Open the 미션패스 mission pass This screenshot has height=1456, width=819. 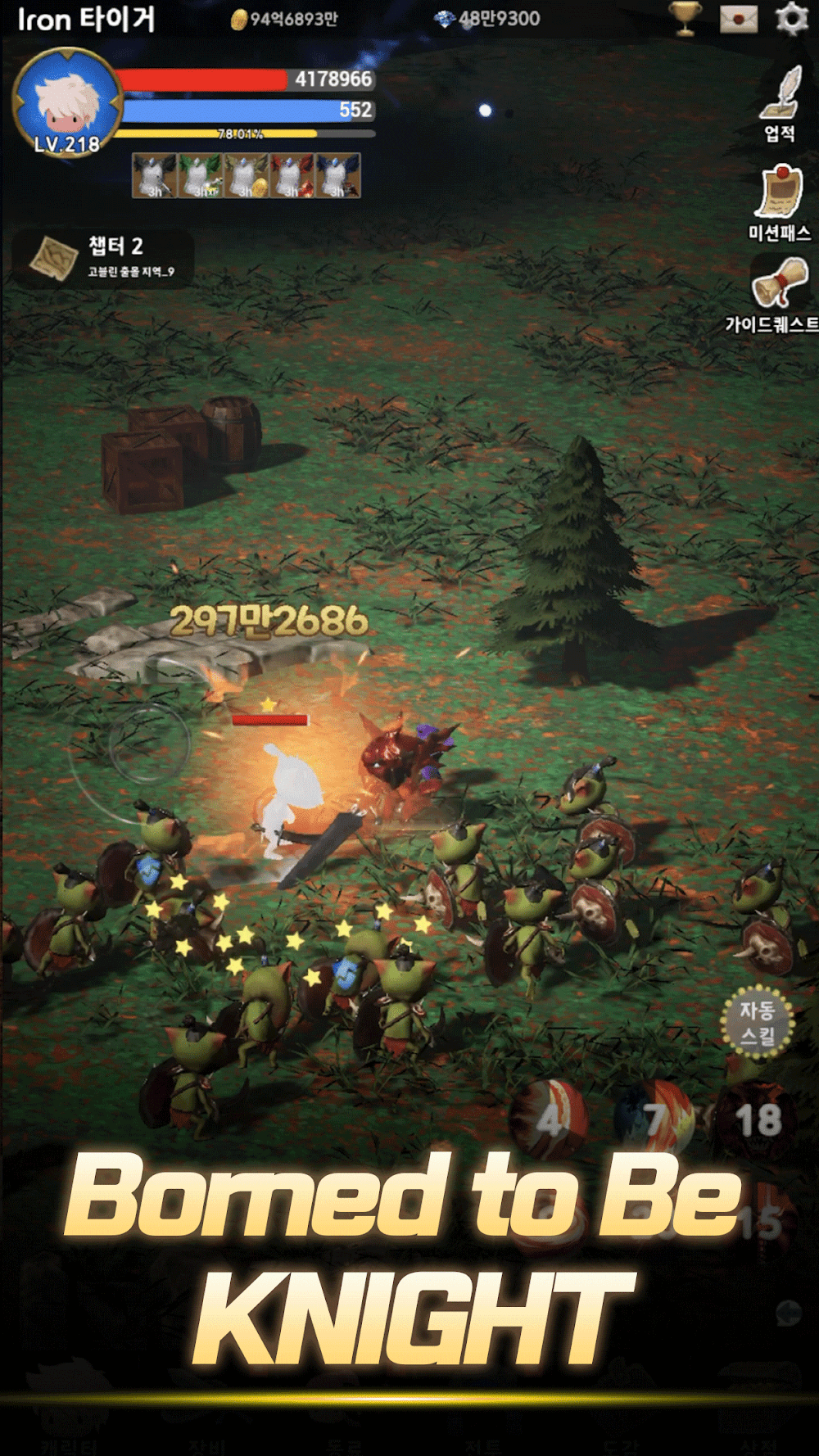click(x=779, y=201)
